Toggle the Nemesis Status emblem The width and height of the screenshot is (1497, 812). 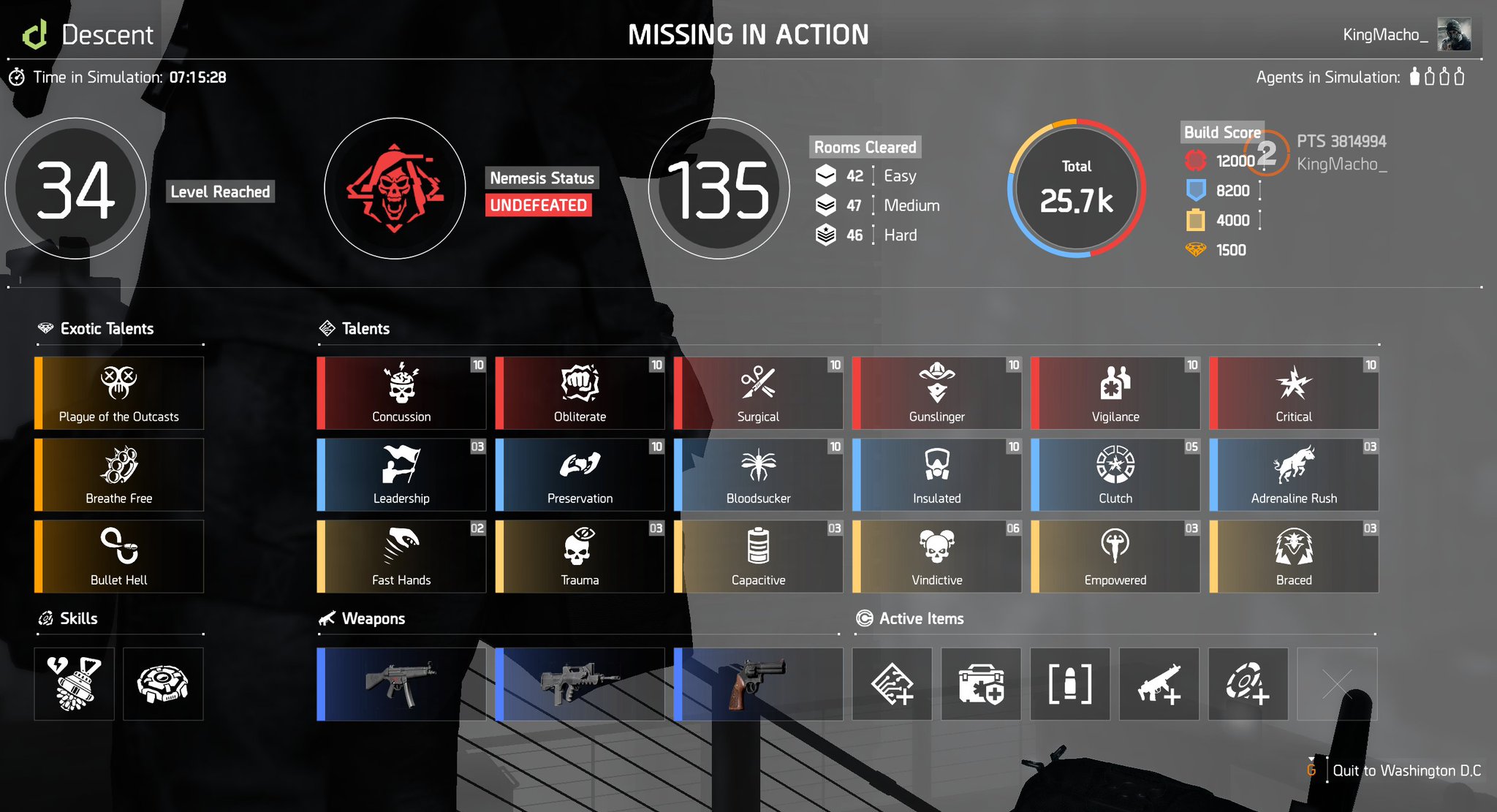point(394,189)
